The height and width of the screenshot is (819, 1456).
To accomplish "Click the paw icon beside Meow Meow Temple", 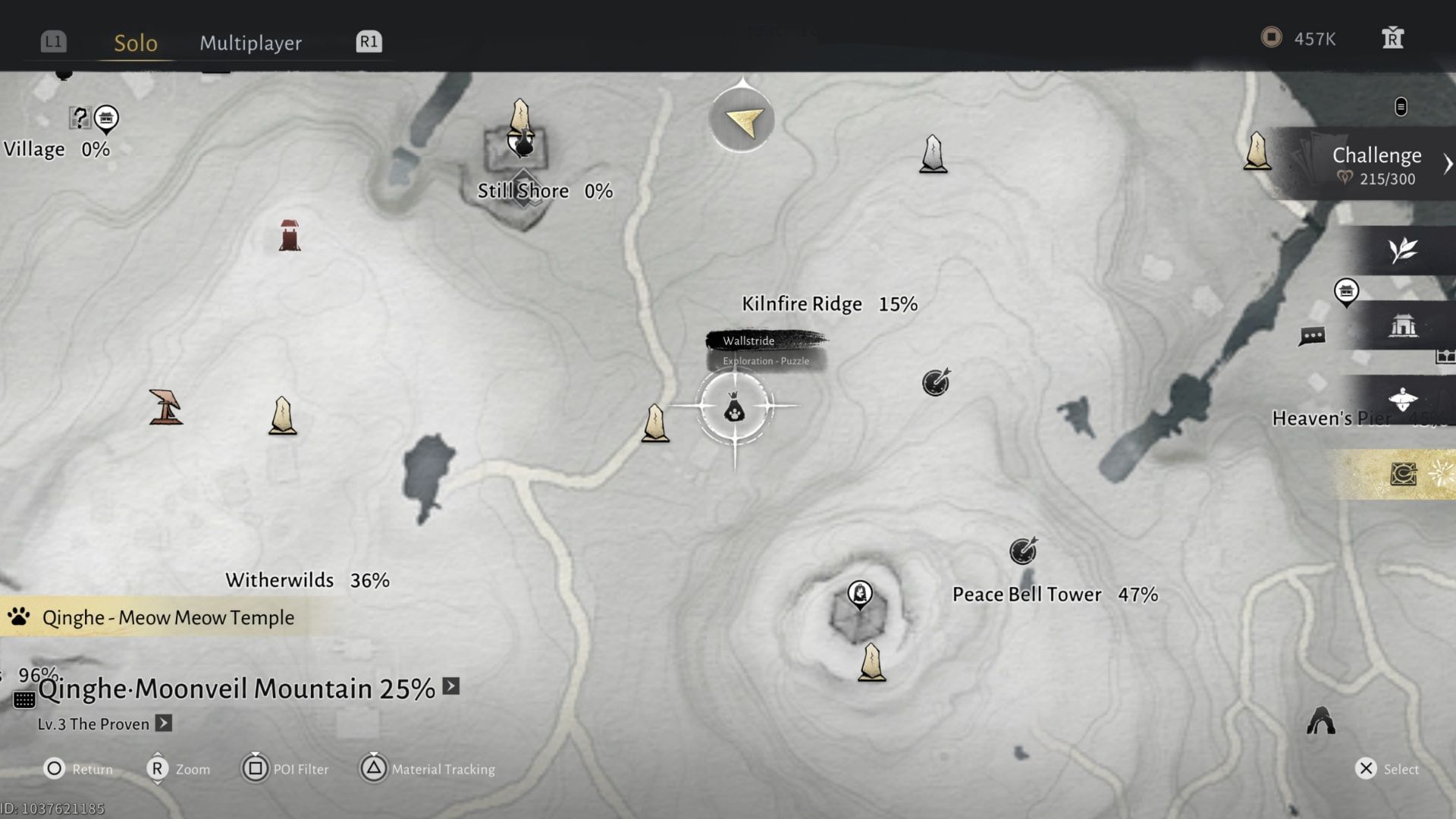I will click(20, 617).
